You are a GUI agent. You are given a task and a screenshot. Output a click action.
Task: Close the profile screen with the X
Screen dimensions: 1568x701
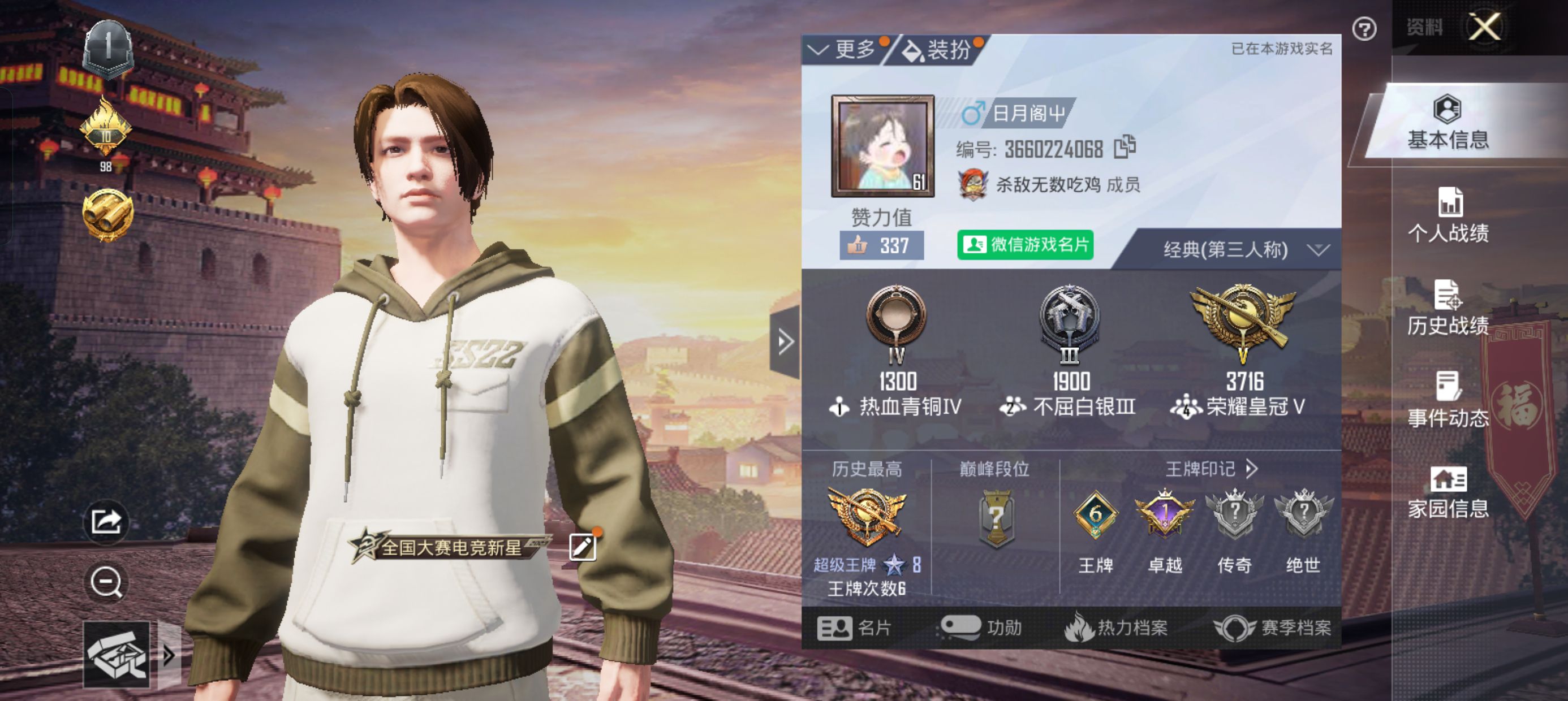[x=1484, y=27]
